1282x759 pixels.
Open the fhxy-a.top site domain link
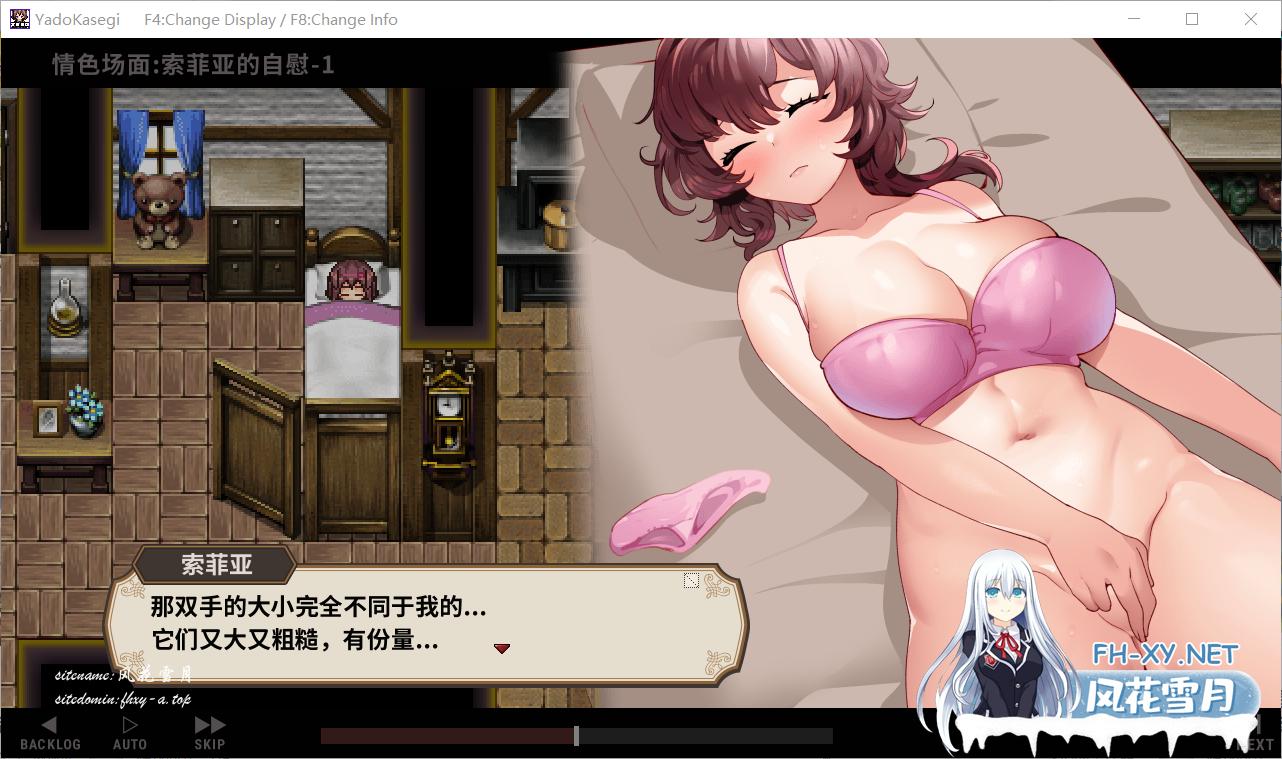tap(122, 698)
